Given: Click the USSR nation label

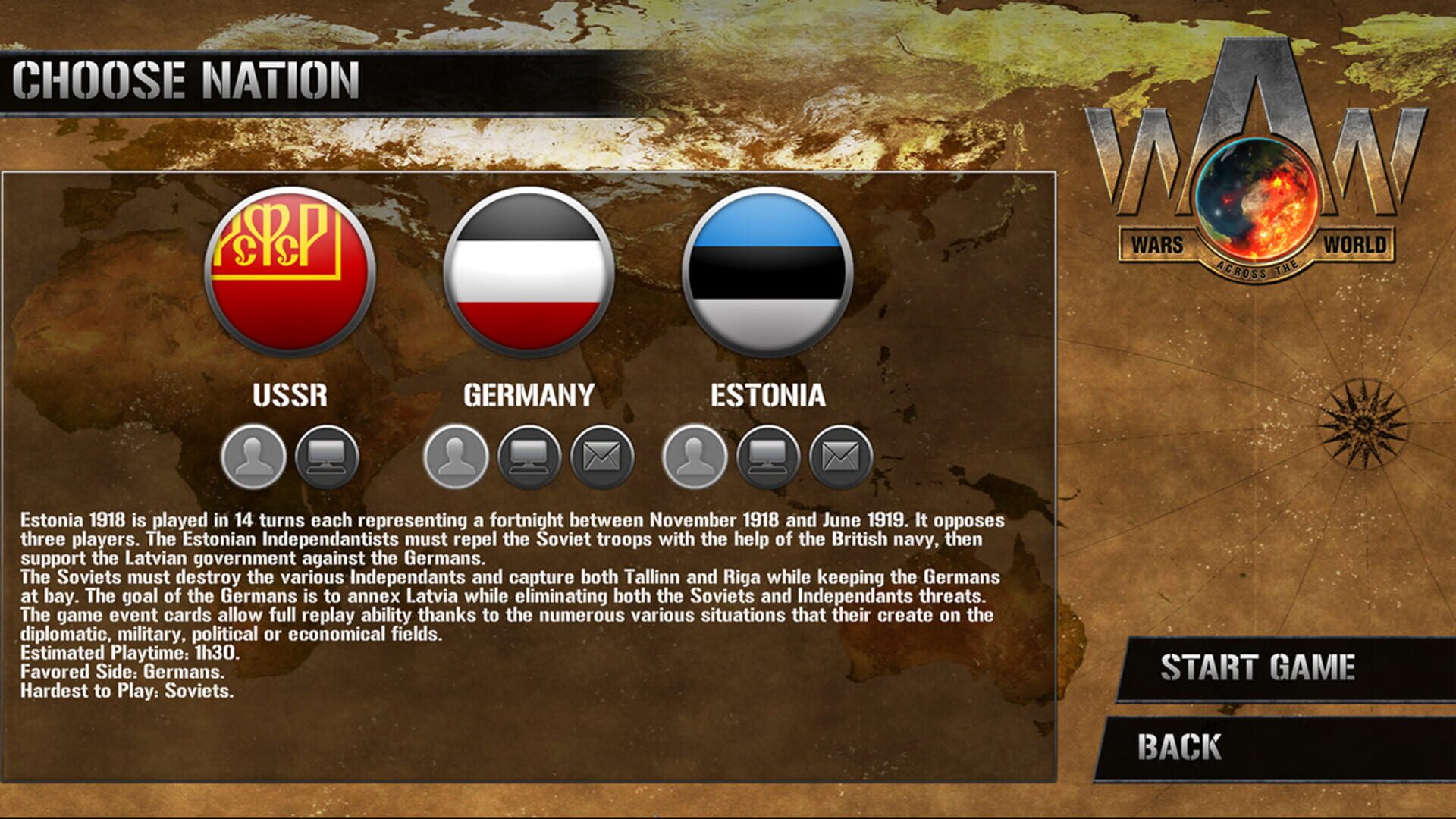Looking at the screenshot, I should 289,397.
